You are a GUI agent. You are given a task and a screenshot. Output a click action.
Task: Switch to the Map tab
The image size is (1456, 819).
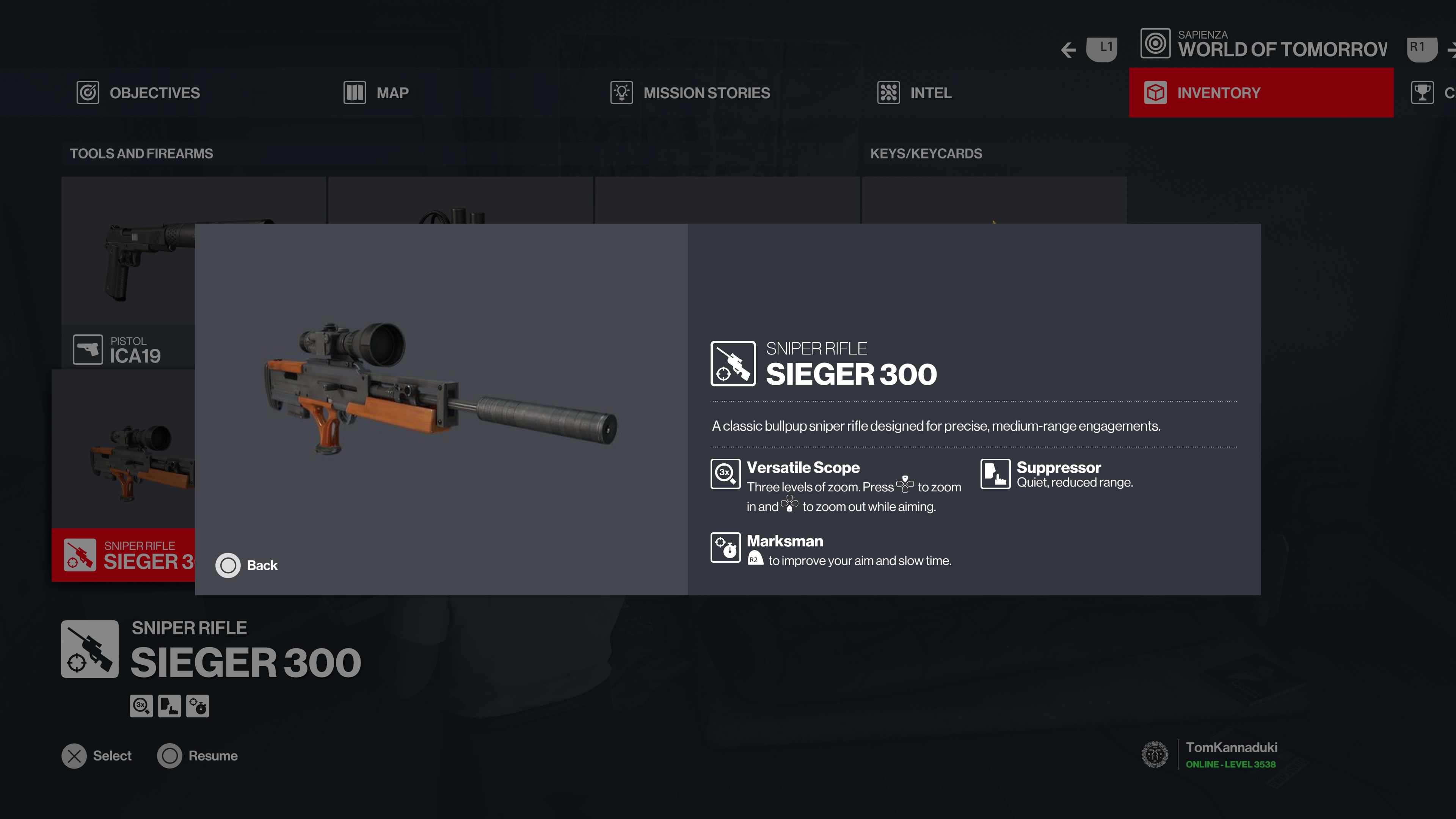377,93
